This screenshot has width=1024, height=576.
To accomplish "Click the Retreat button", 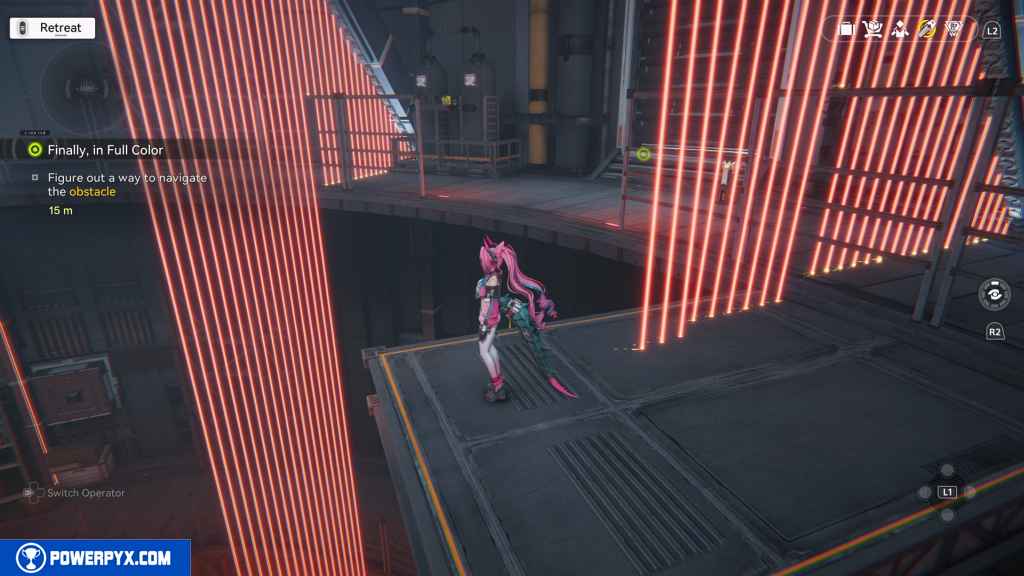I will pos(52,28).
